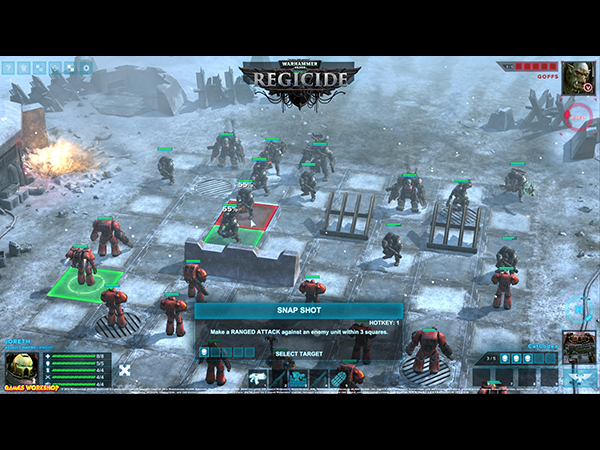Open the settings gear icon

86,68
